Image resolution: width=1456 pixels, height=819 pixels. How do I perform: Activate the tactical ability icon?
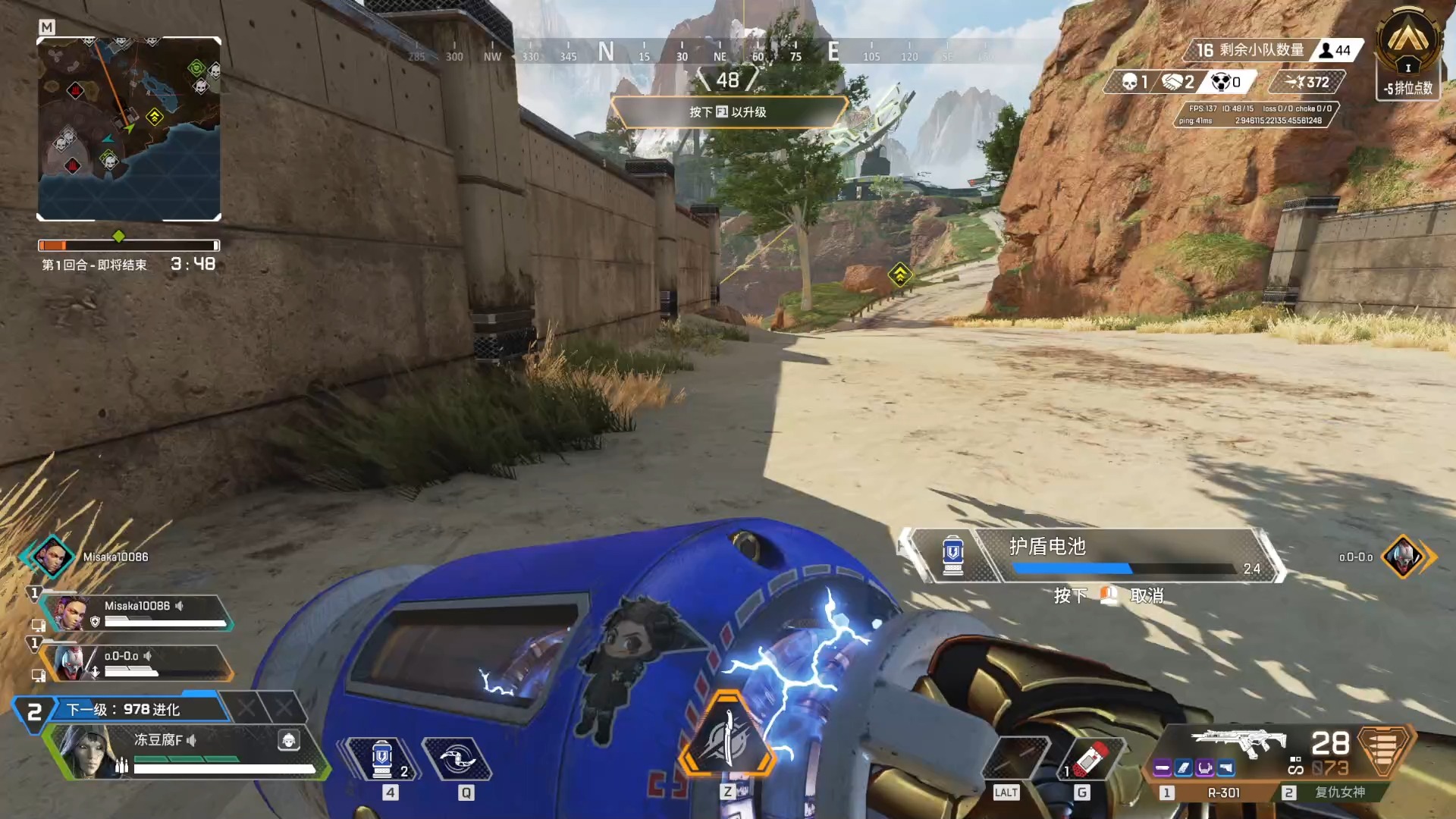[x=457, y=758]
